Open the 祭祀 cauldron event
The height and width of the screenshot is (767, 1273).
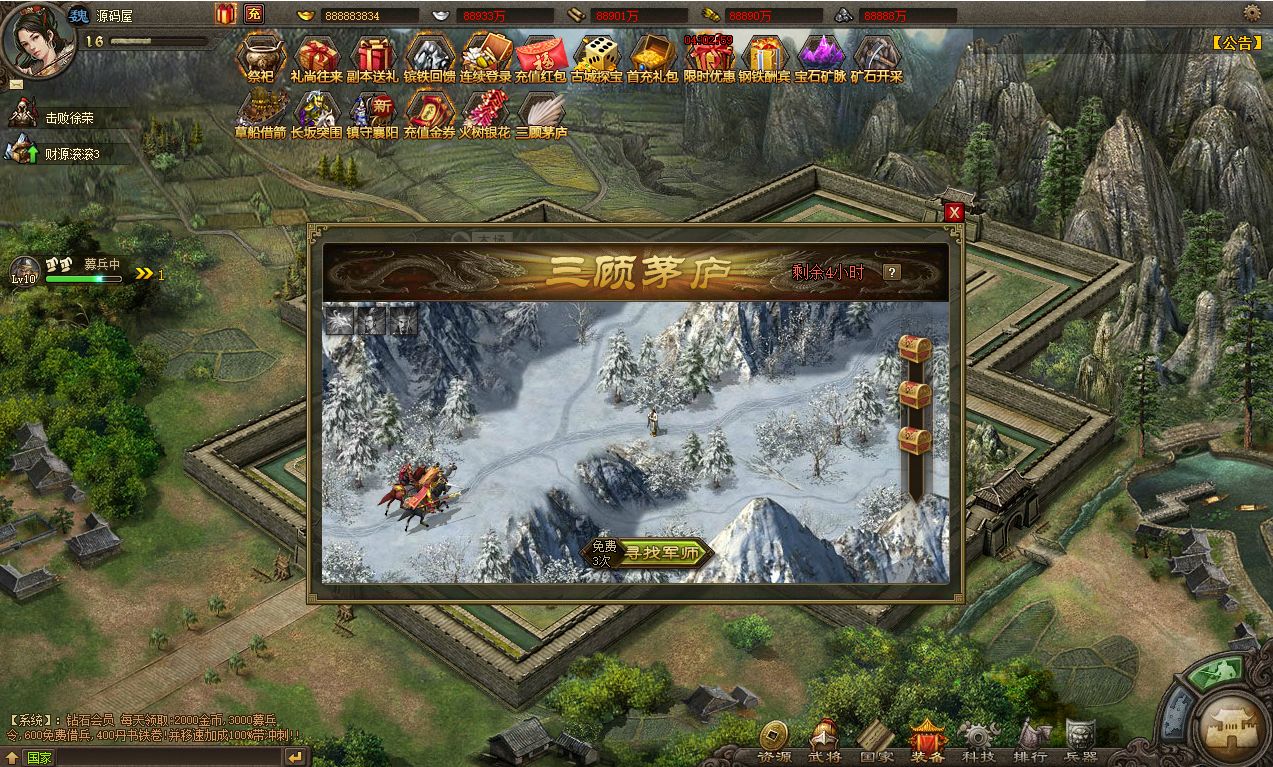tap(261, 55)
